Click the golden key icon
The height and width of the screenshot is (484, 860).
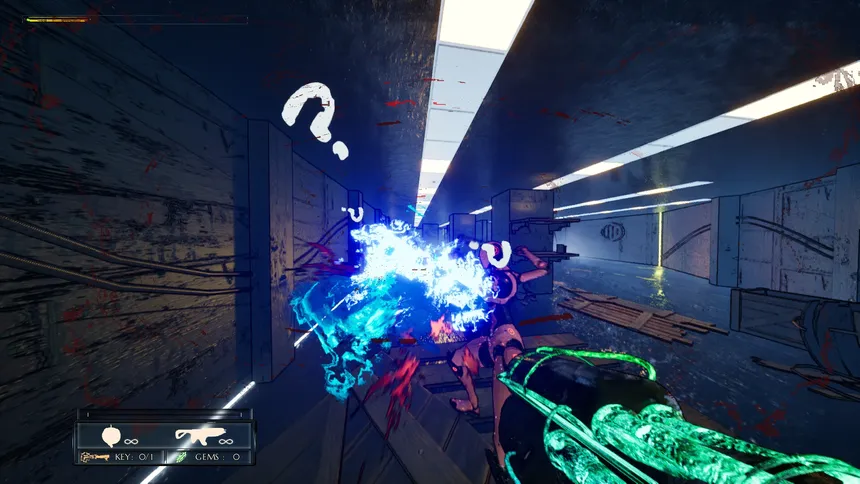pyautogui.click(x=95, y=457)
